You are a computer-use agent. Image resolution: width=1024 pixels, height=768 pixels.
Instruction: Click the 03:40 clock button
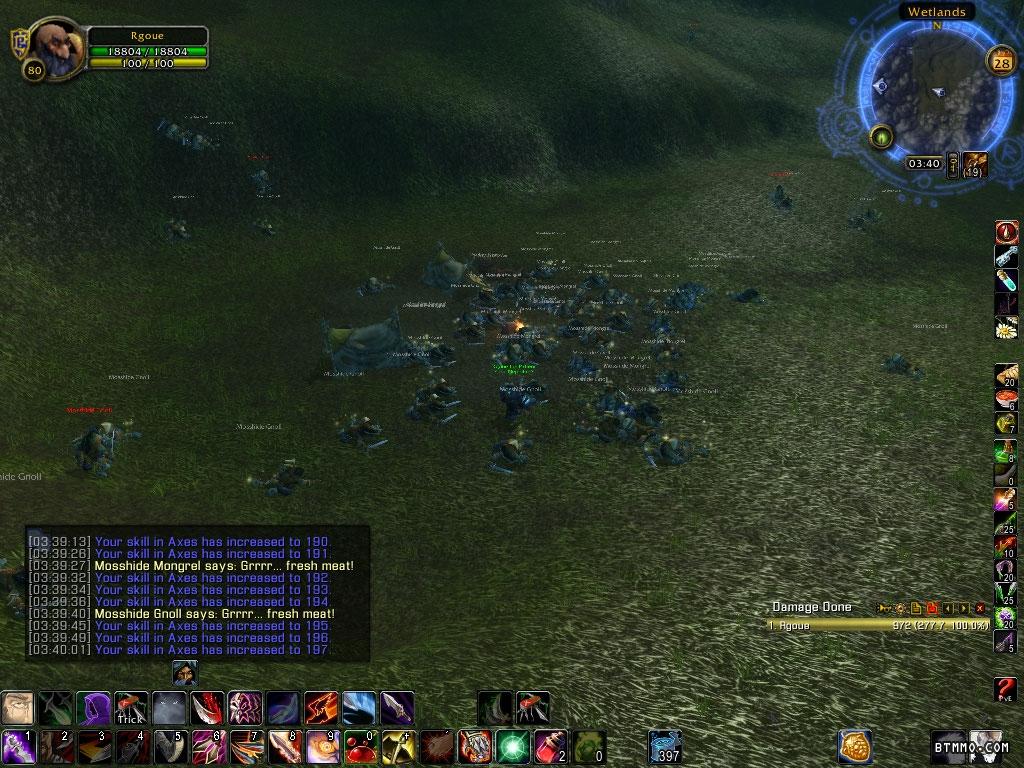coord(924,163)
